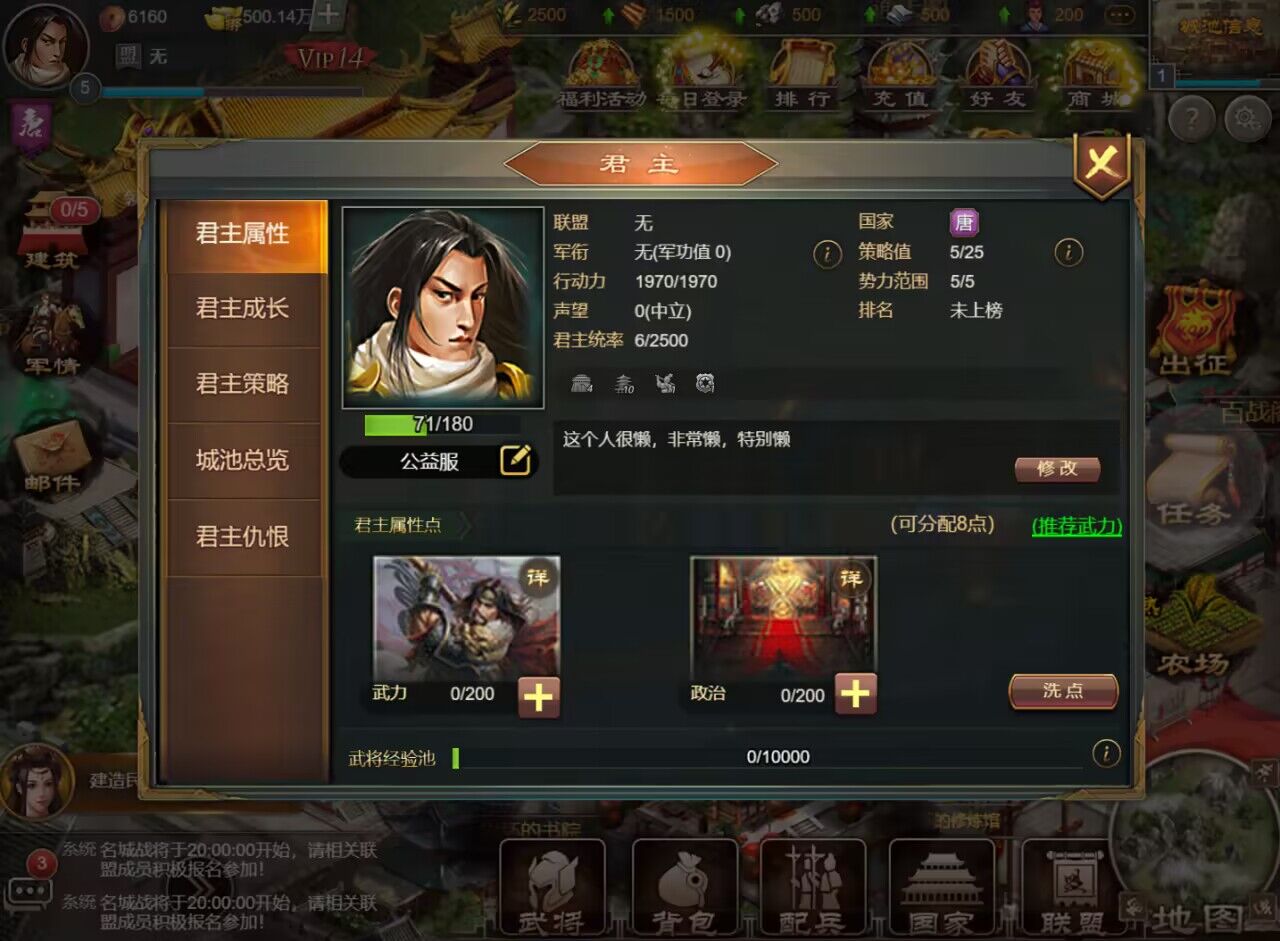Open the 武将 generals icon in bottom bar
The image size is (1280, 941).
pos(553,885)
